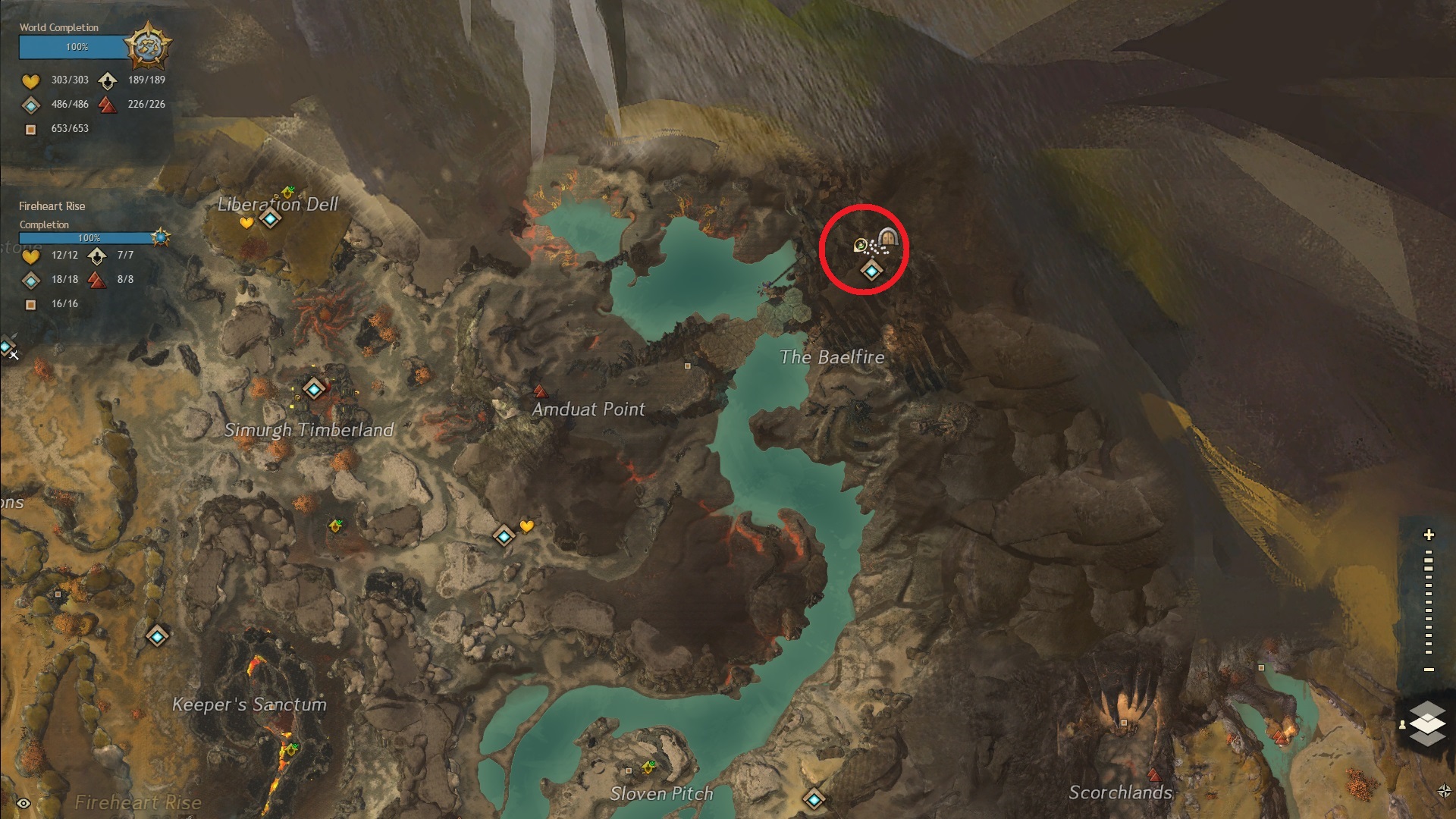The height and width of the screenshot is (819, 1456).
Task: Click the hero point icon on Sloven Pitch
Action: pyautogui.click(x=649, y=767)
